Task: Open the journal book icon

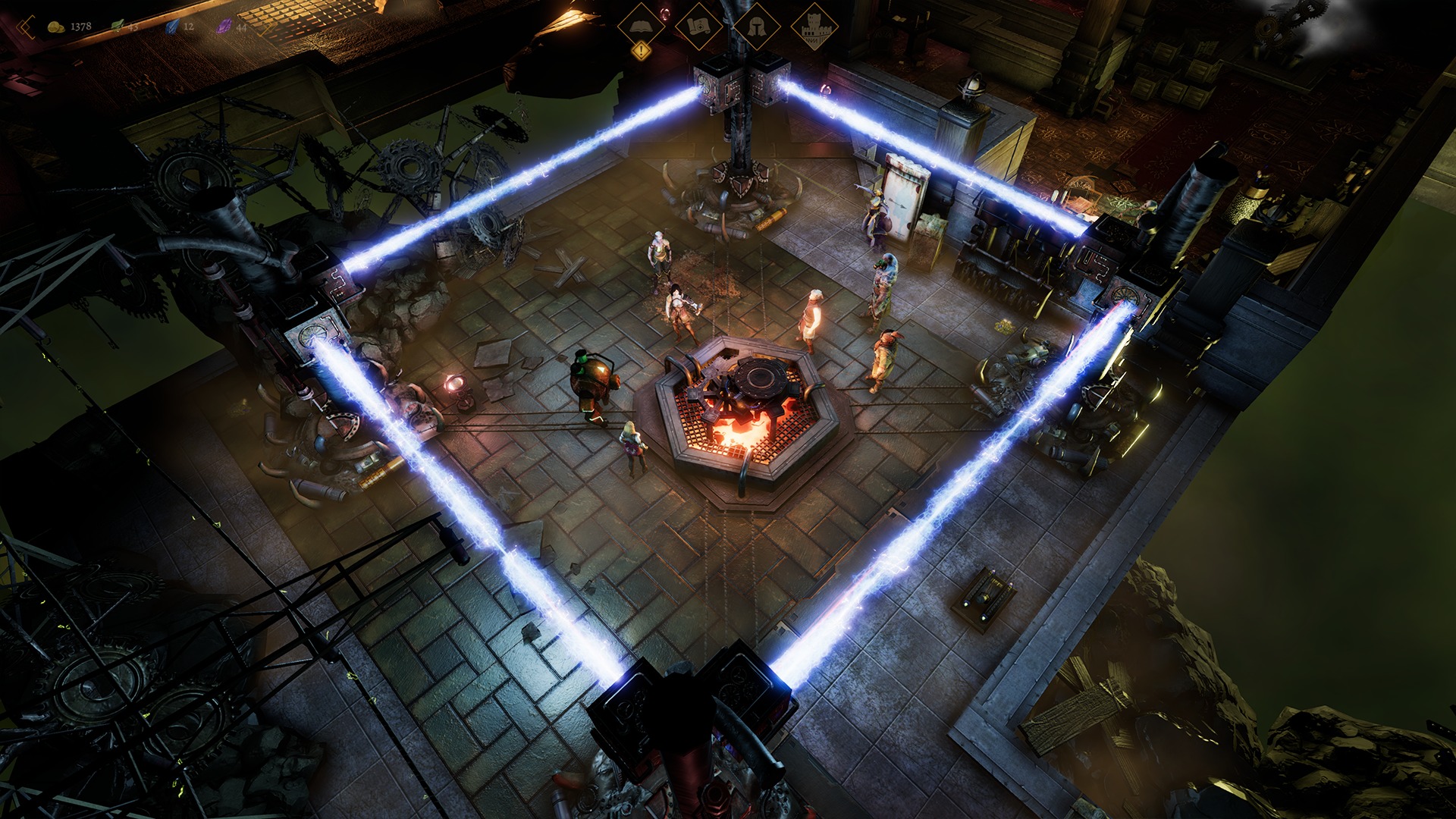Action: point(642,27)
